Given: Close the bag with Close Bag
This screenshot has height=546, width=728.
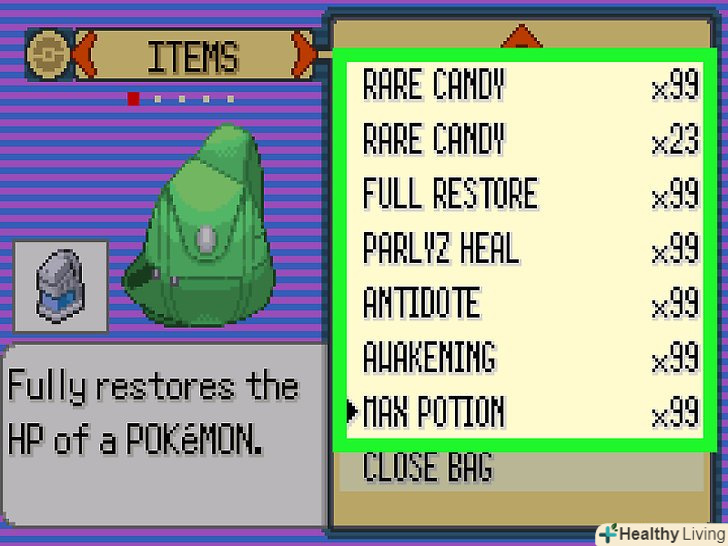Looking at the screenshot, I should pos(427,466).
